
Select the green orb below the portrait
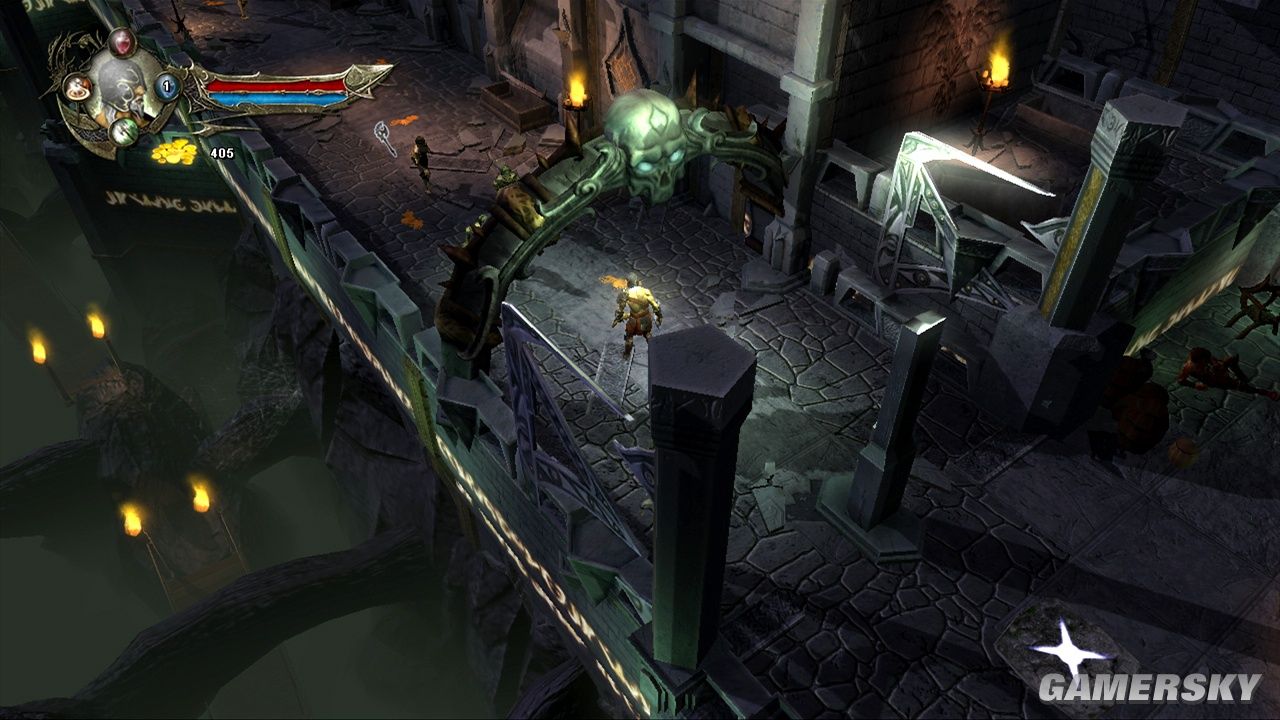(x=124, y=130)
